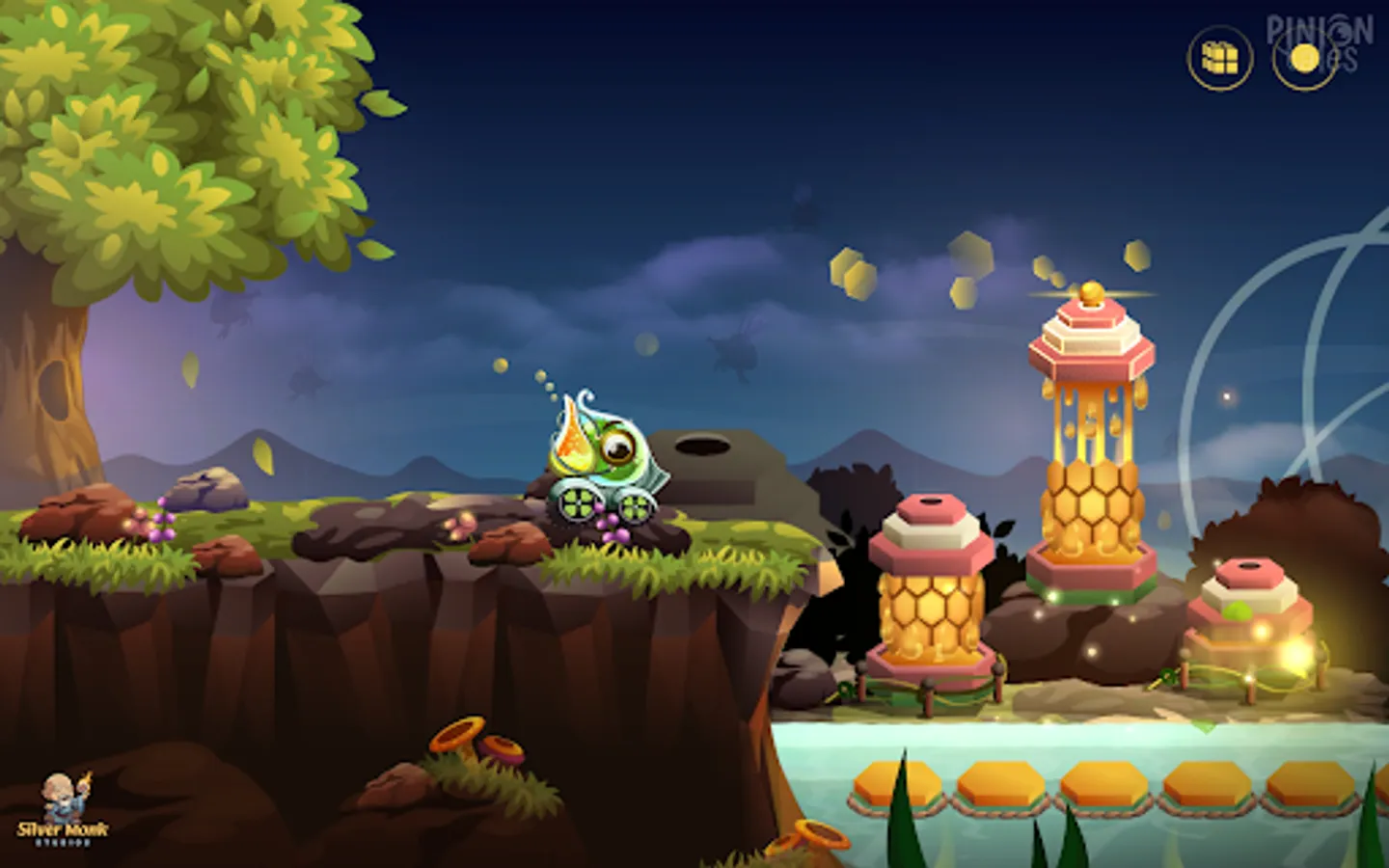Toggle the glowing orb near the right edge
Viewport: 1389px width, 868px height.
click(x=1225, y=397)
